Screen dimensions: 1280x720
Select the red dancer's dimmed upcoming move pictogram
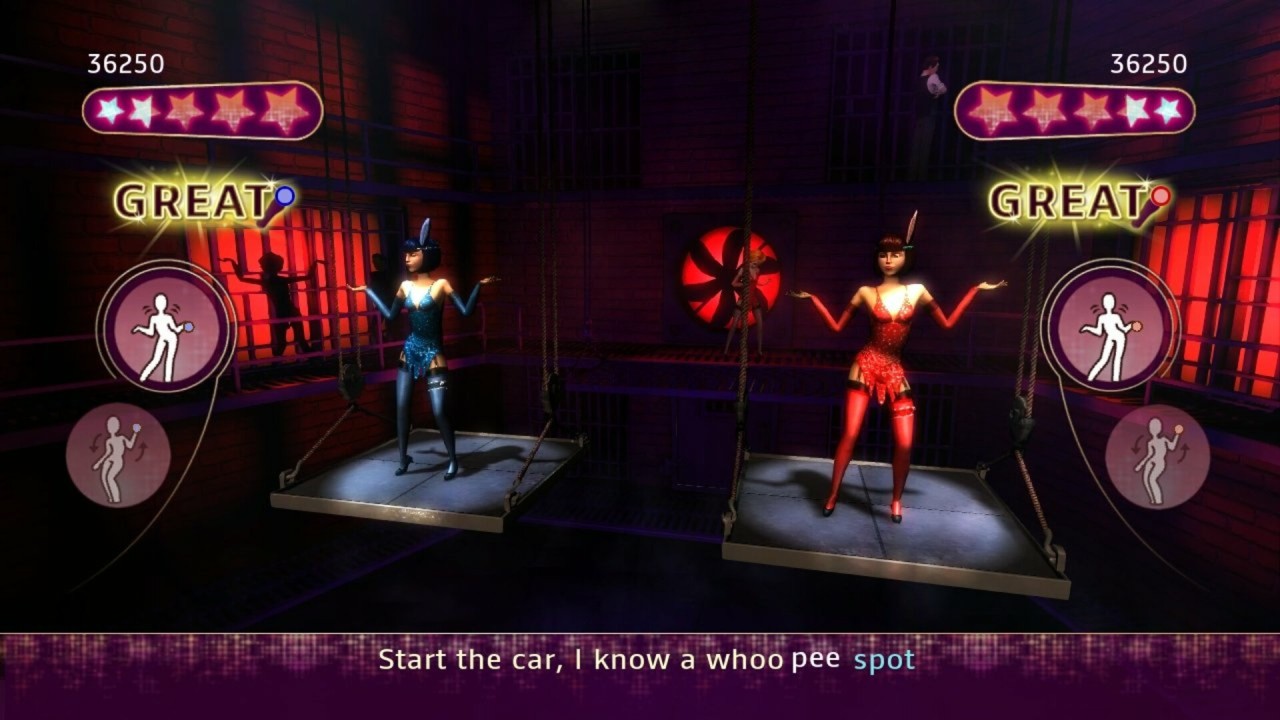pos(1157,456)
